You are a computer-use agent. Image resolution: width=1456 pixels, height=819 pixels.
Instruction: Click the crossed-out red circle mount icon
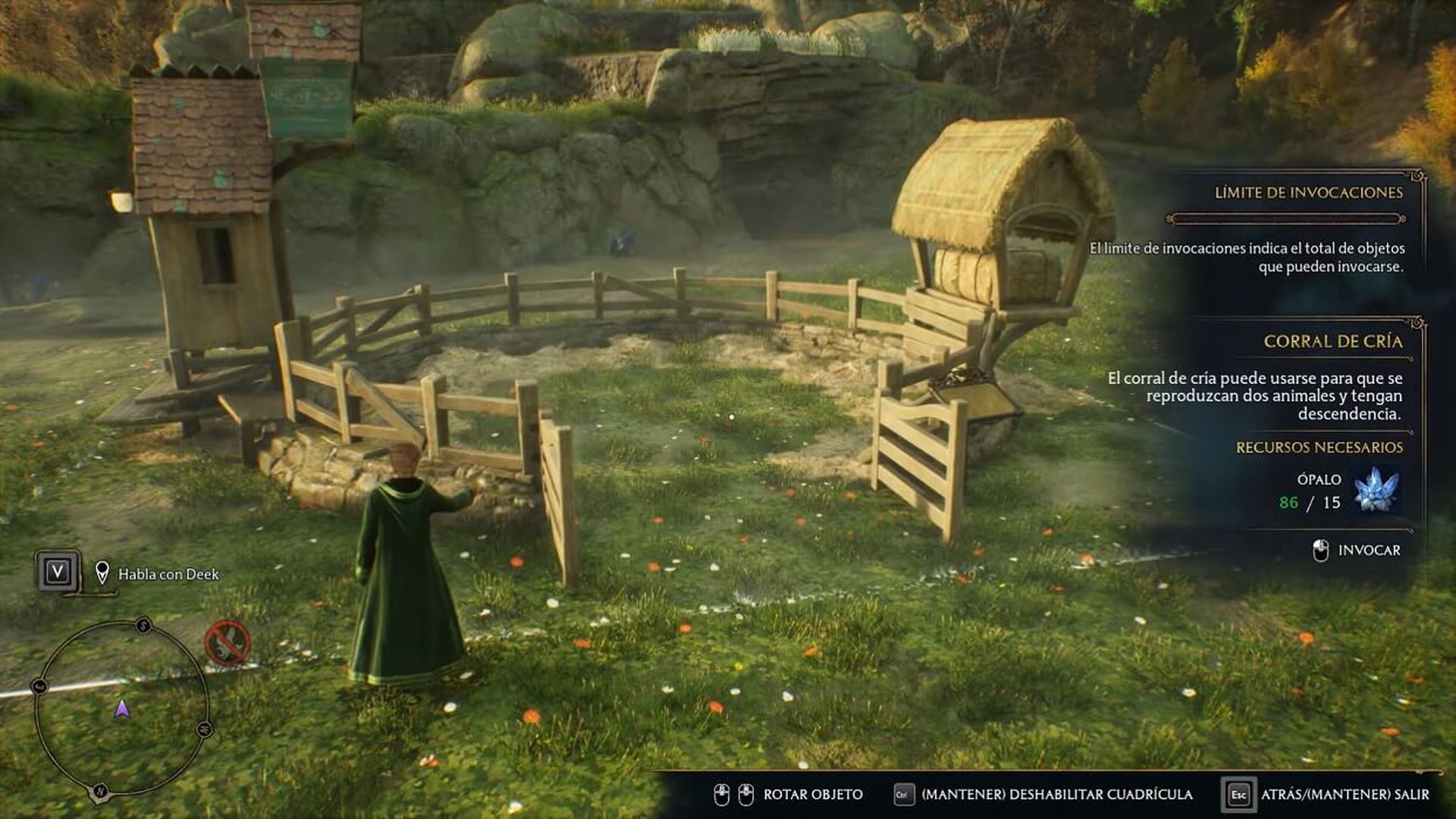point(227,643)
